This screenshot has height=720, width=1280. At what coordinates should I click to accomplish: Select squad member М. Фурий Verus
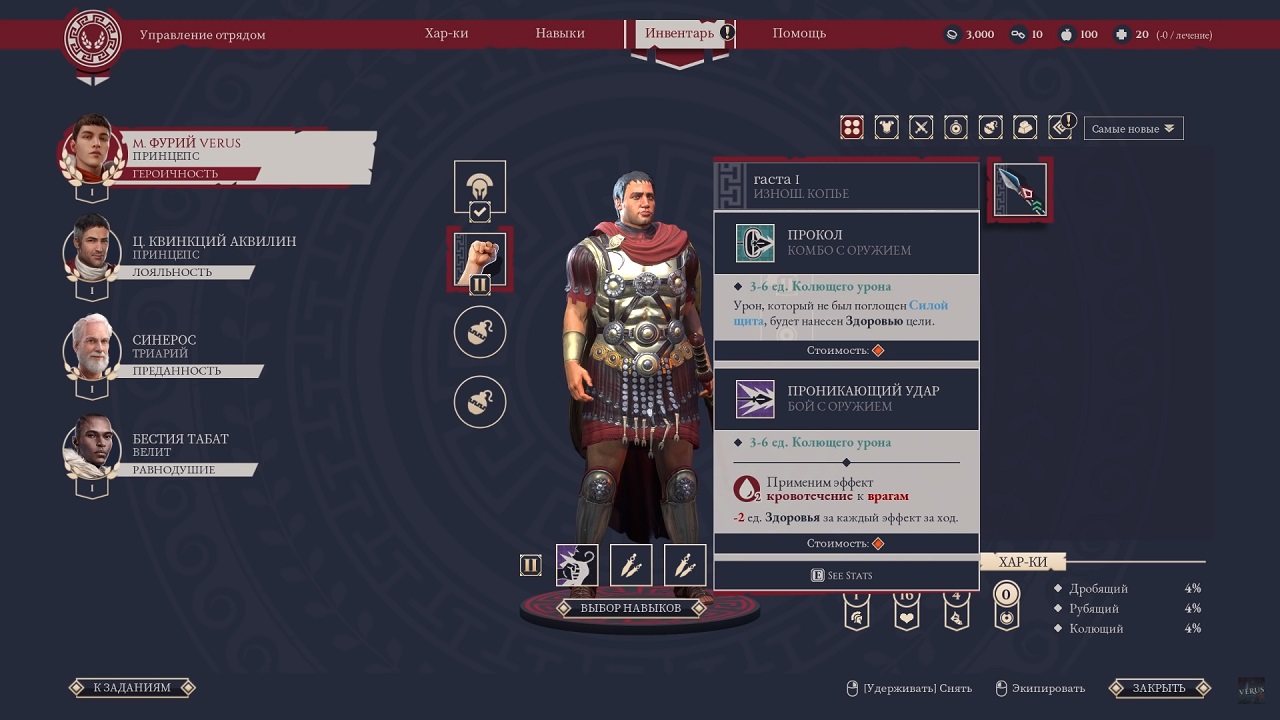(x=217, y=157)
